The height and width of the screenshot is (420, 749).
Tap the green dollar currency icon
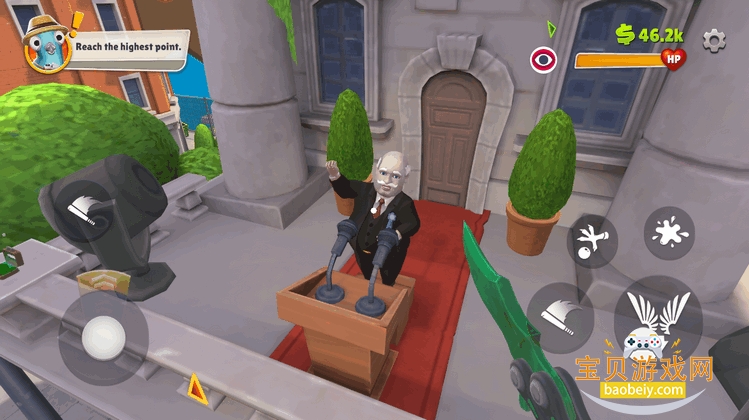pos(625,35)
